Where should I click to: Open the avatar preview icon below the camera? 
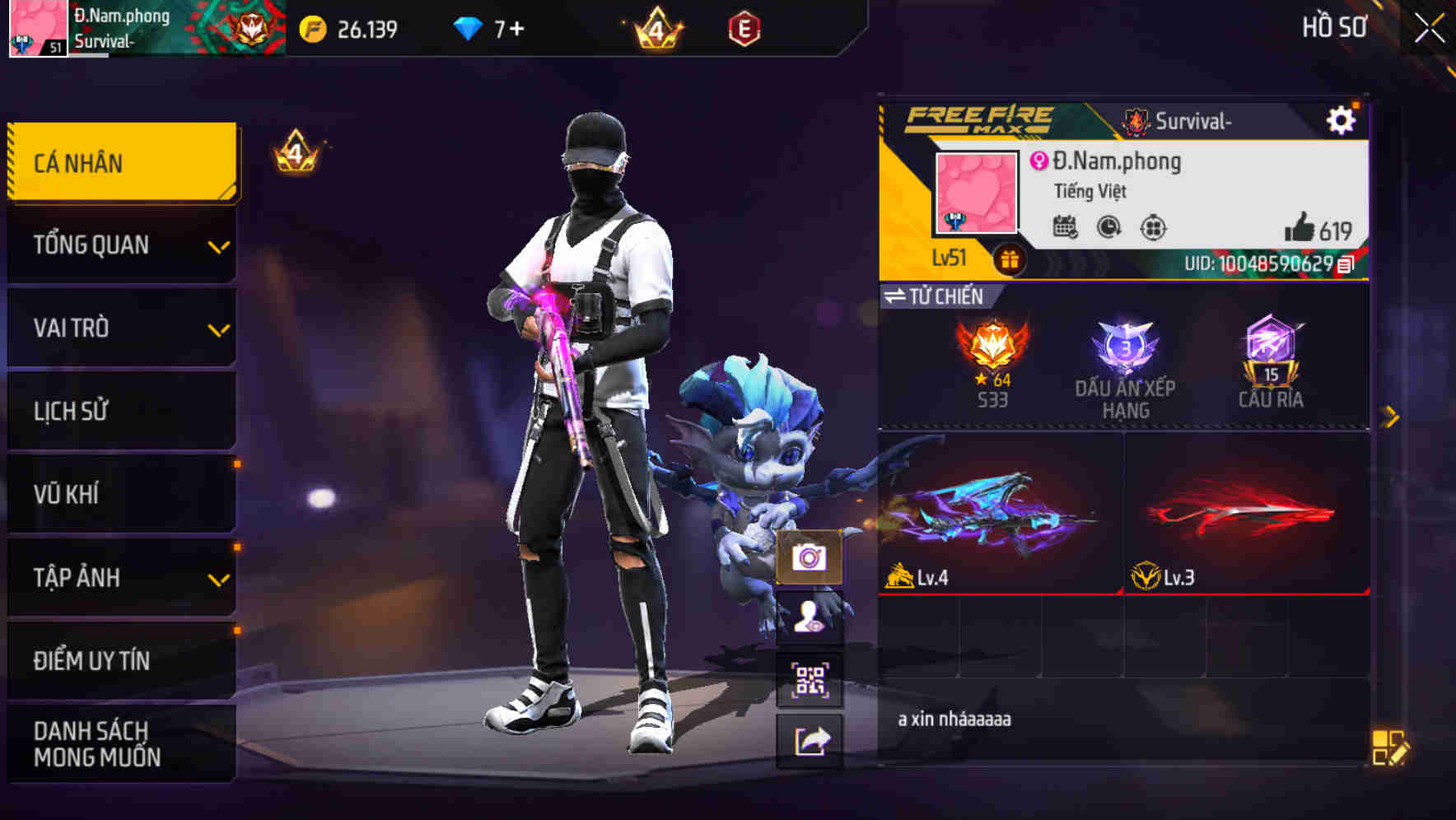pyautogui.click(x=811, y=625)
